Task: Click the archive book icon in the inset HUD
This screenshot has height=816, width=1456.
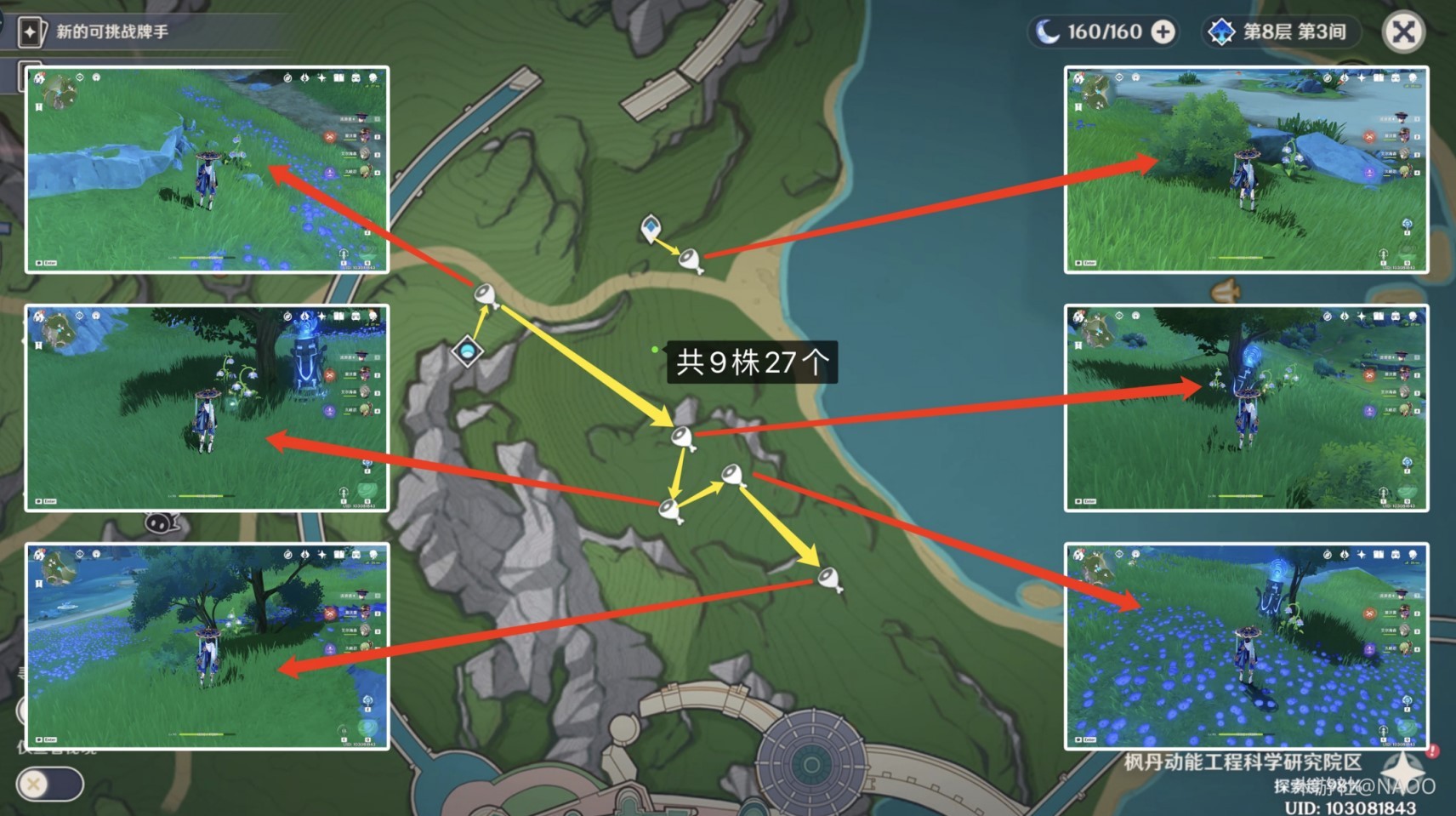Action: [x=339, y=78]
